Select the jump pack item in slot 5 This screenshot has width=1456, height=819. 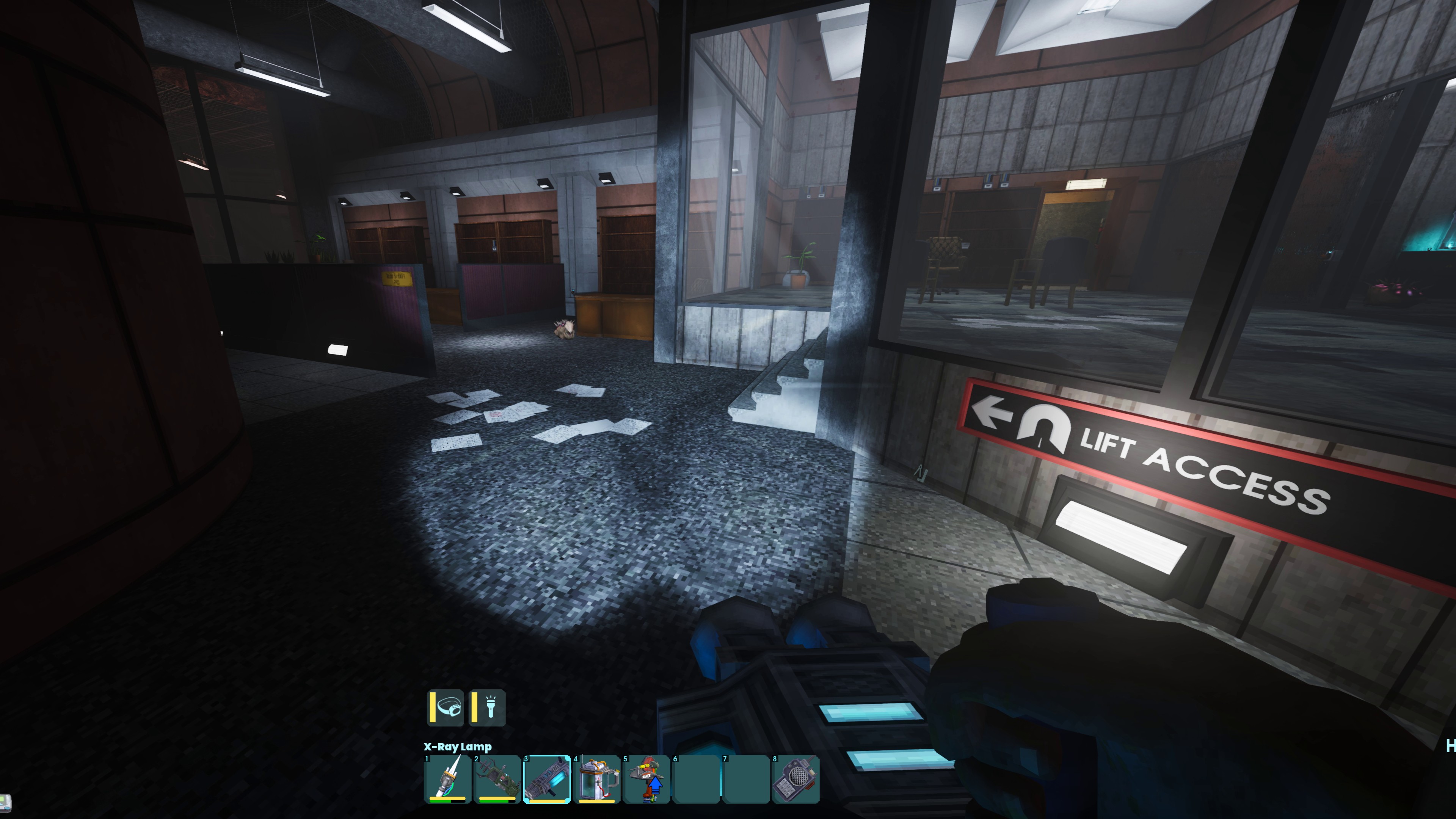pos(646,779)
